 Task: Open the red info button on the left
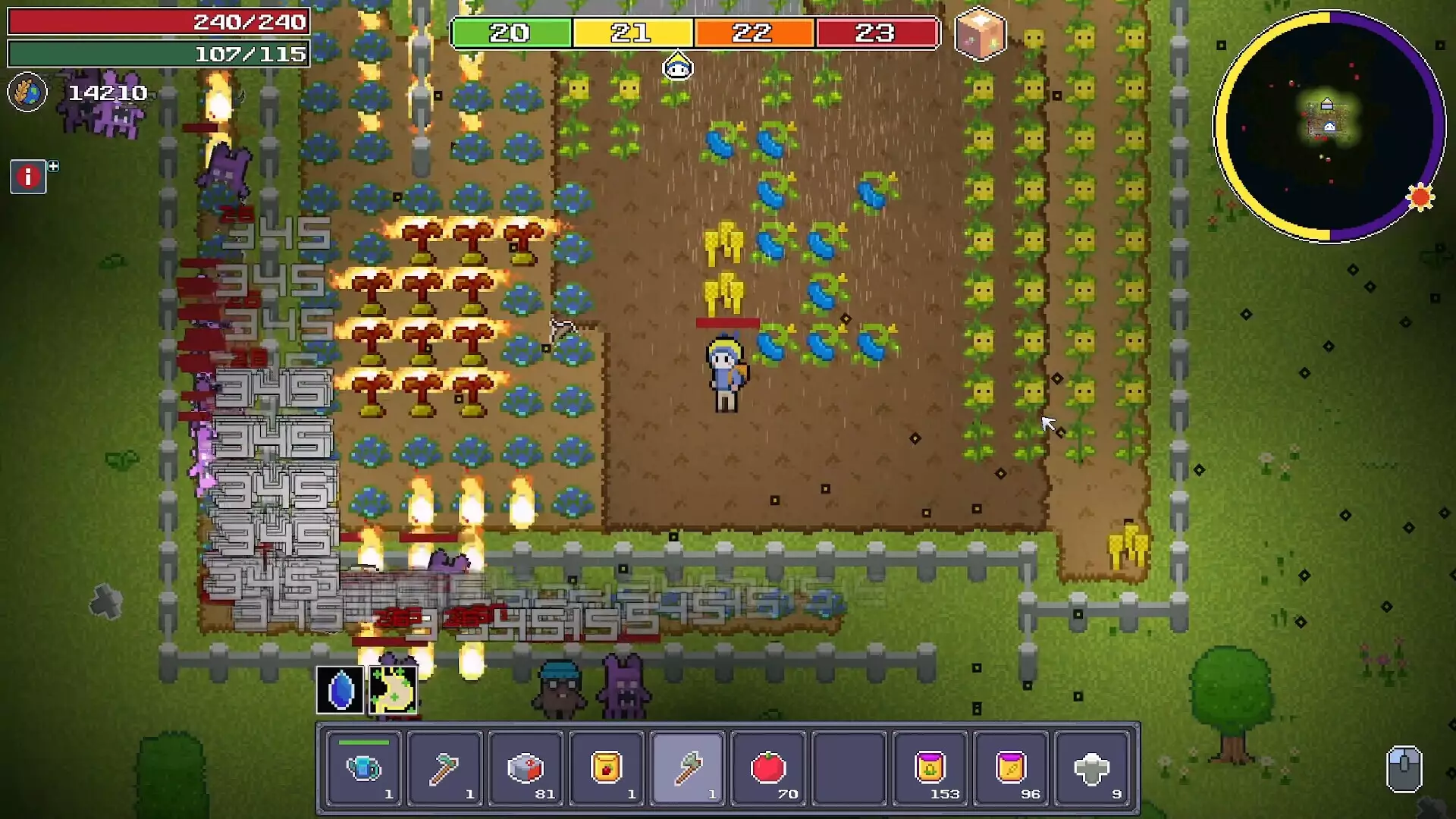[x=28, y=177]
